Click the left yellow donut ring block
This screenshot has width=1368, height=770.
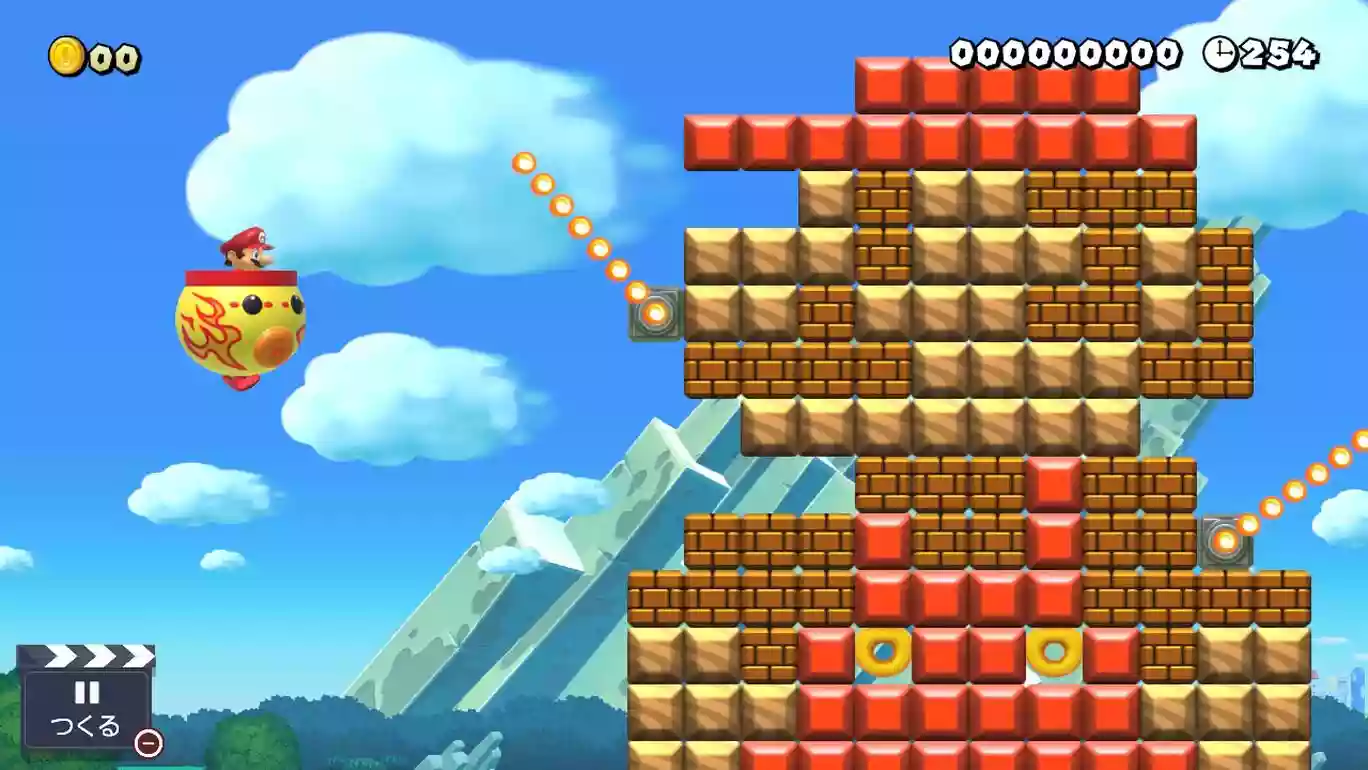tap(880, 655)
